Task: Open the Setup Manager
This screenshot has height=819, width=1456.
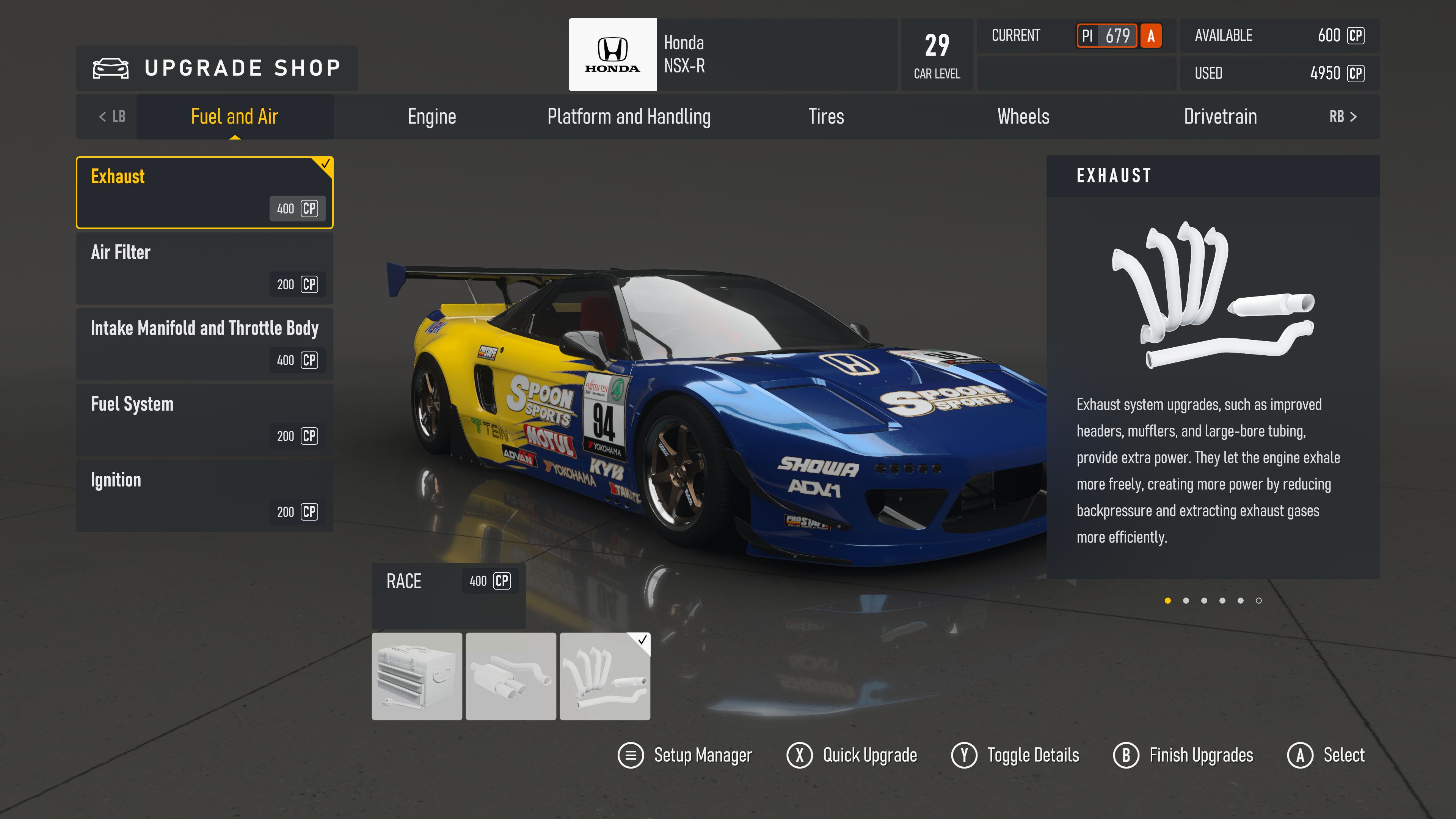Action: tap(685, 755)
